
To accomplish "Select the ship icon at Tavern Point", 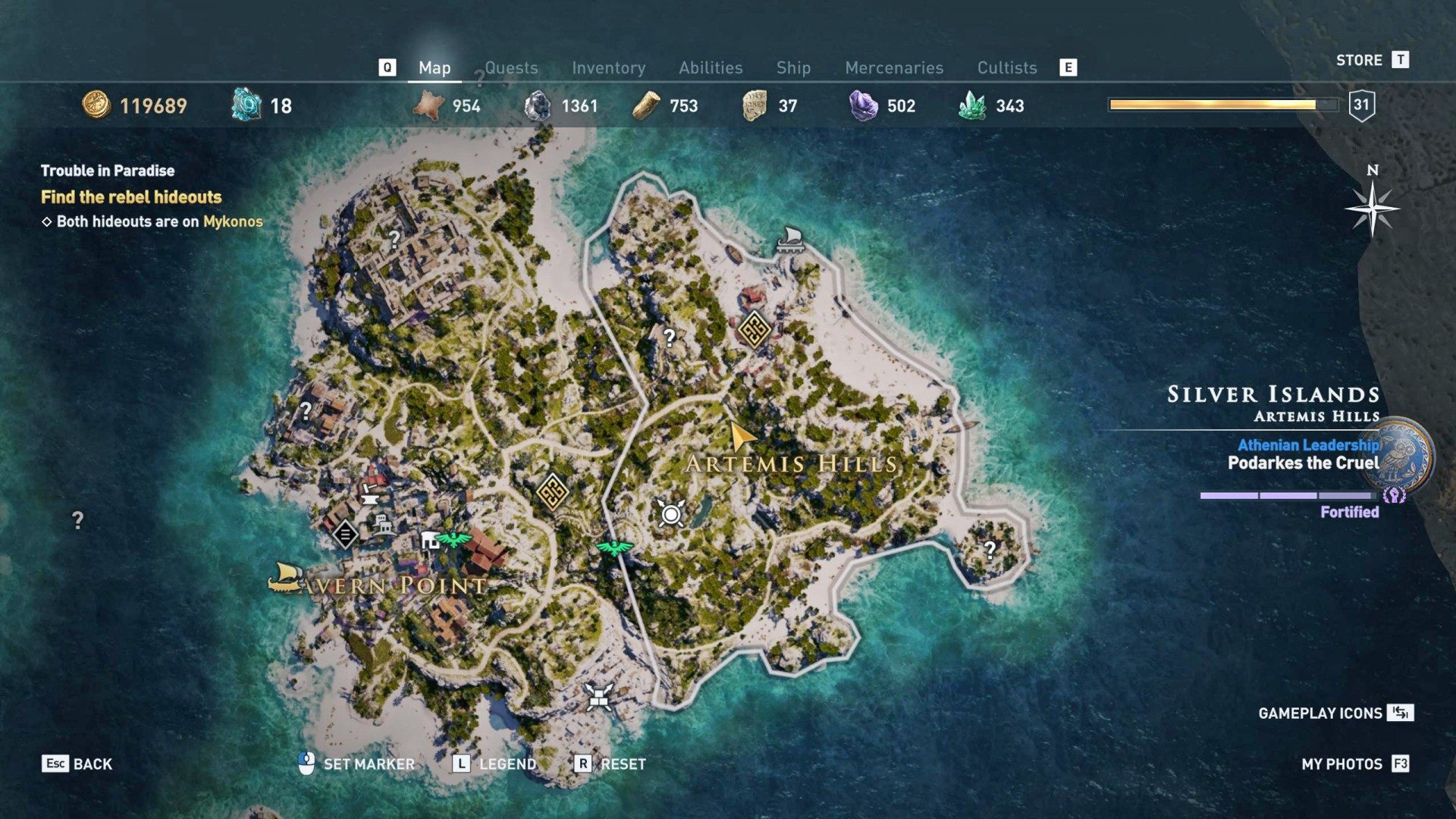I will [285, 577].
